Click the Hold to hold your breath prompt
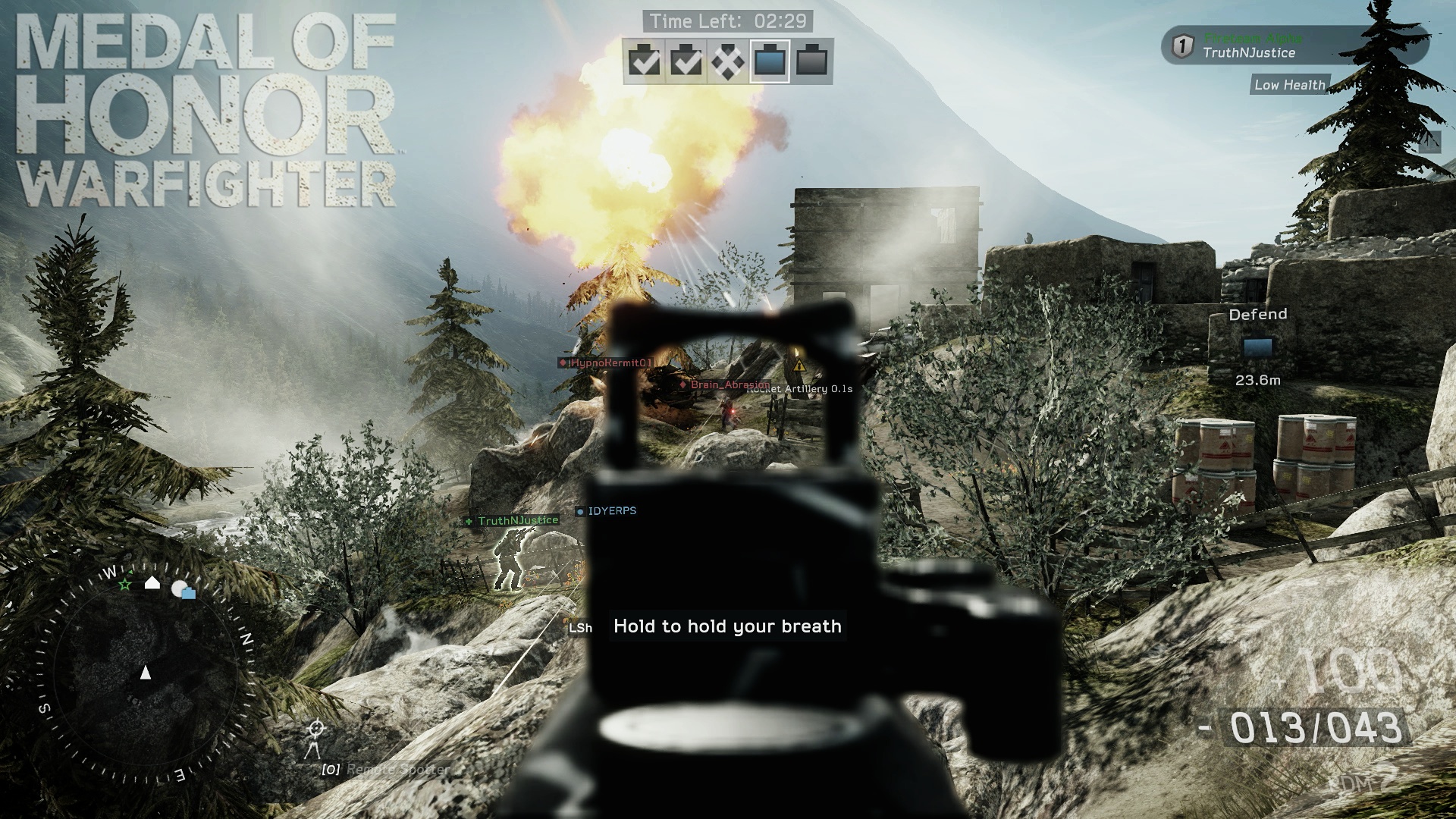This screenshot has width=1456, height=819. [x=726, y=626]
